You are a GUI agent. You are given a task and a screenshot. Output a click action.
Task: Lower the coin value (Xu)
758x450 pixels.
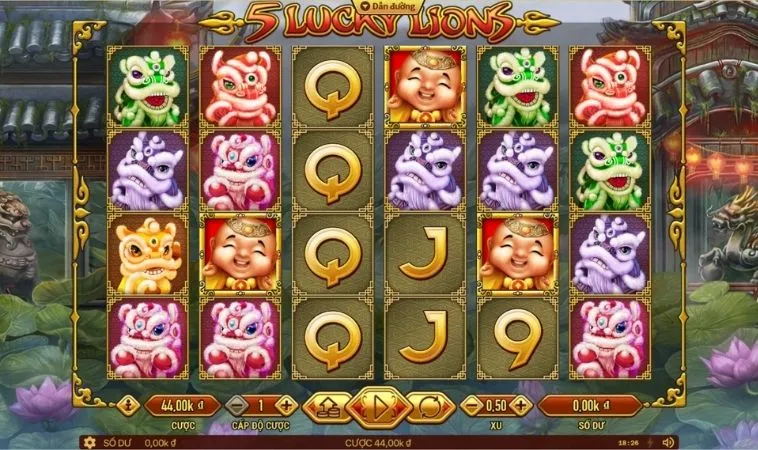[472, 406]
